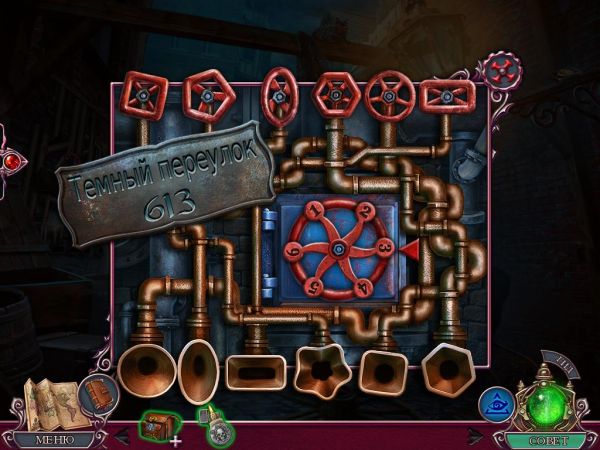600x450 pixels.
Task: Show next inventory items with right arrow
Action: [476, 436]
